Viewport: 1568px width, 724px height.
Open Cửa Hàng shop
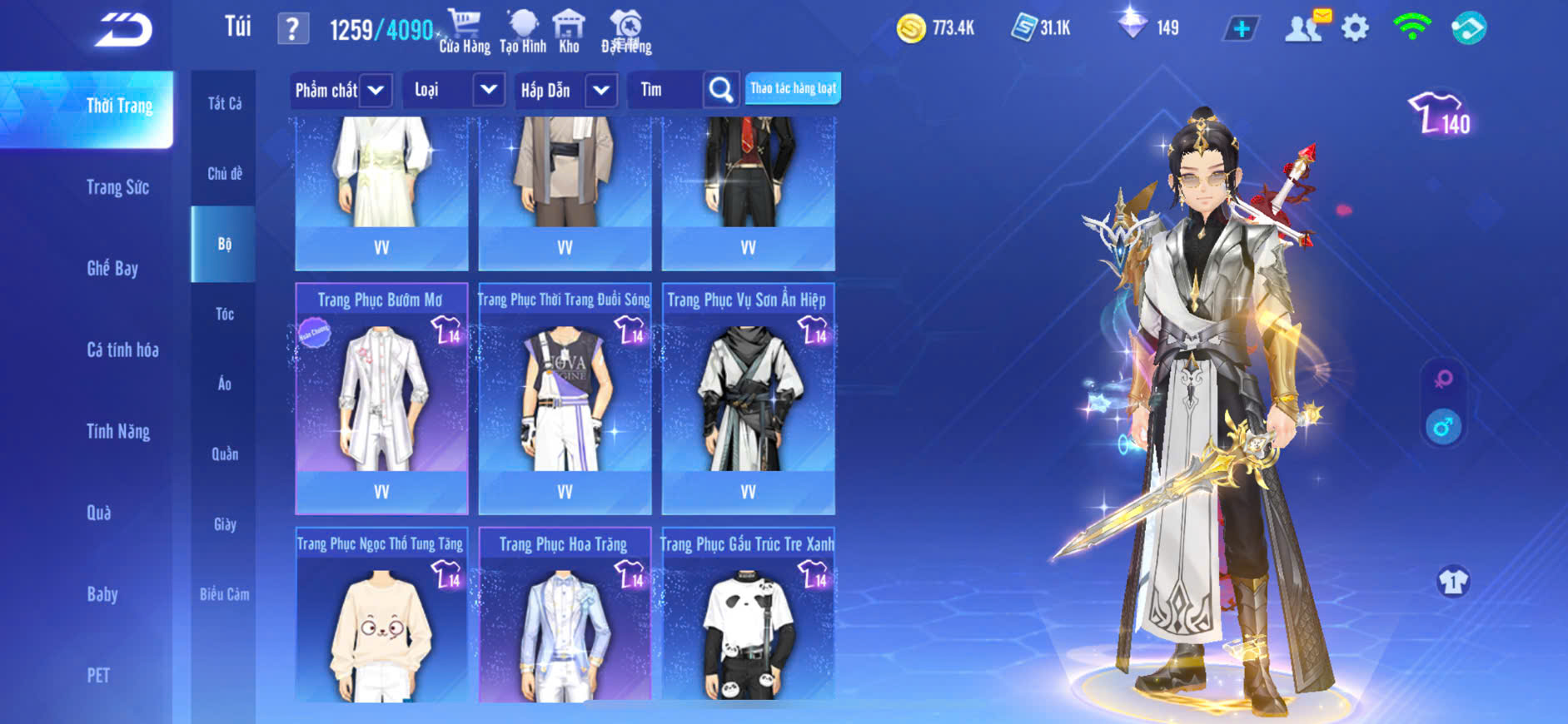coord(465,31)
